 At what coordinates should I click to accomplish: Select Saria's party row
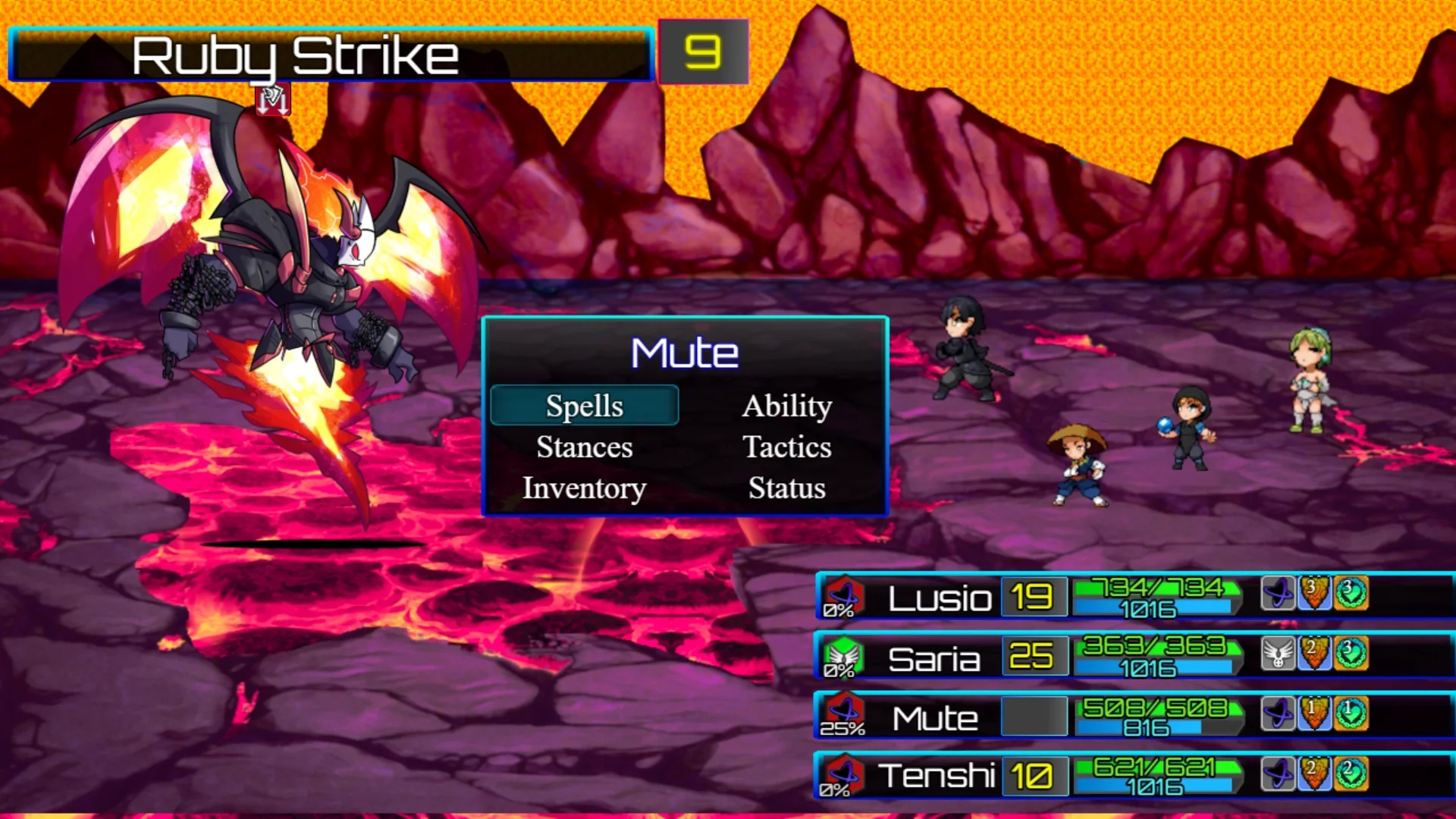point(934,658)
